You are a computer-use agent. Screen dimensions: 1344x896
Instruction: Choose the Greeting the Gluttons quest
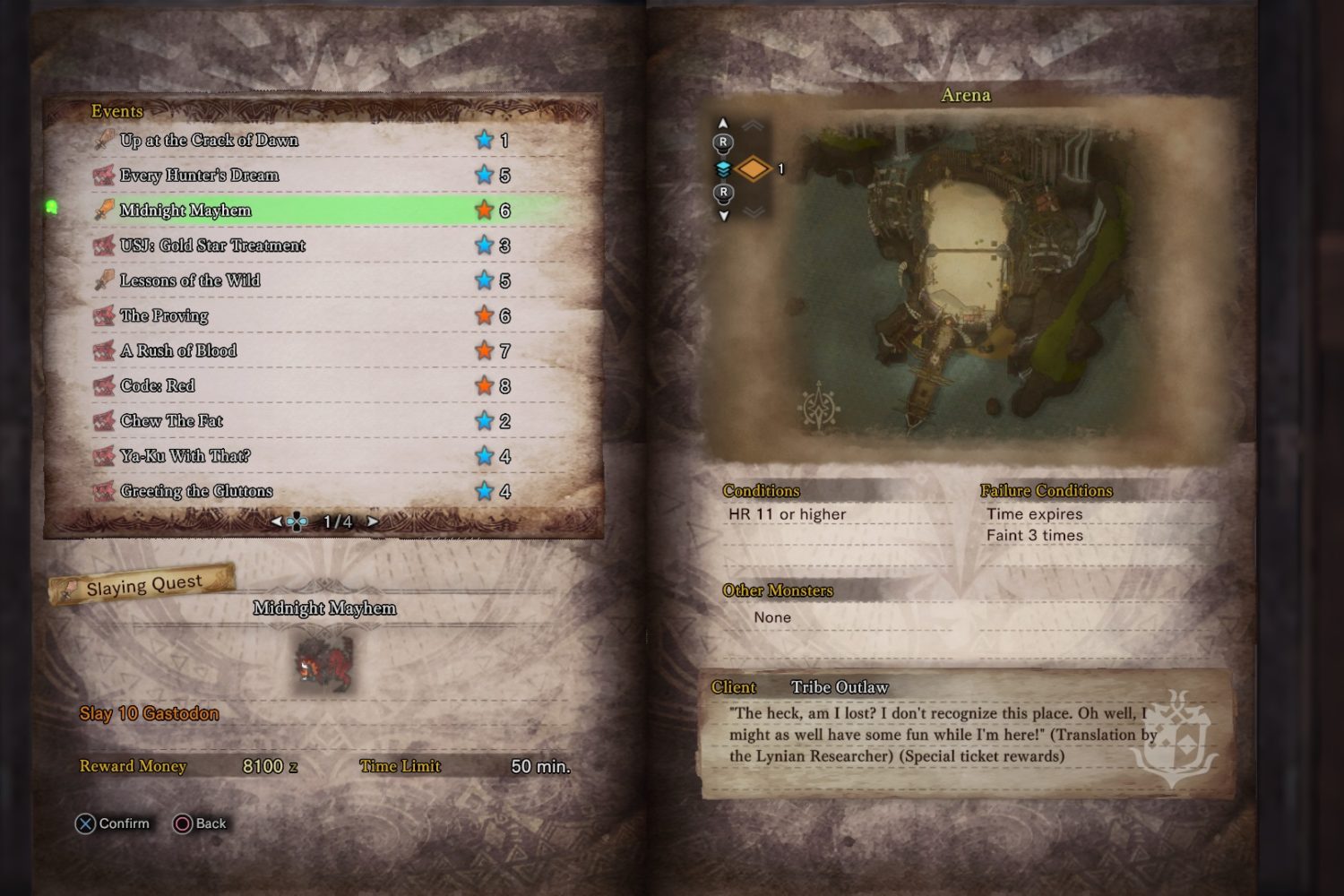196,491
